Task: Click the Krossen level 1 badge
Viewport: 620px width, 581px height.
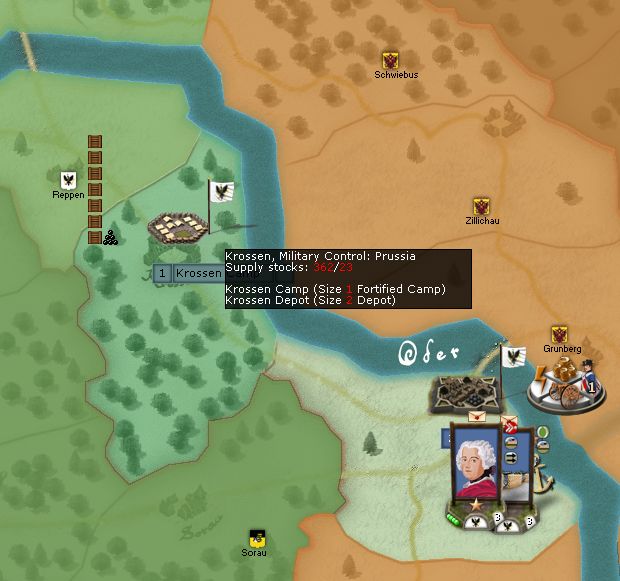Action: pyautogui.click(x=162, y=273)
